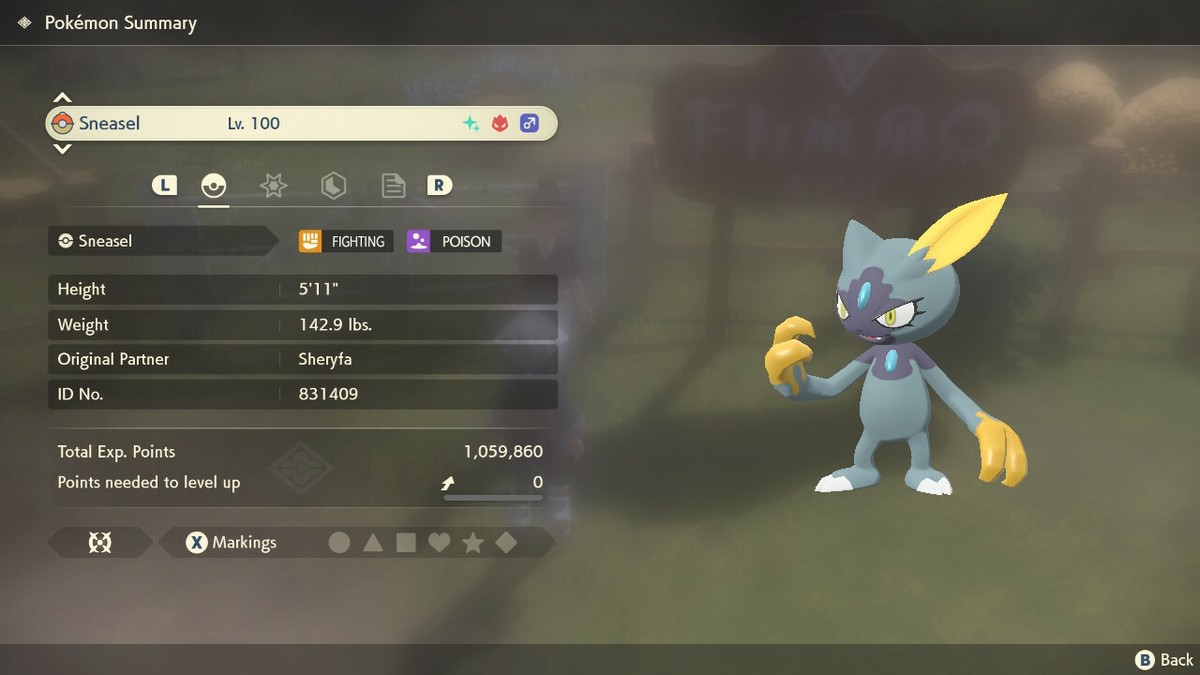The image size is (1200, 675).
Task: Click the POISON type badge
Action: point(454,241)
